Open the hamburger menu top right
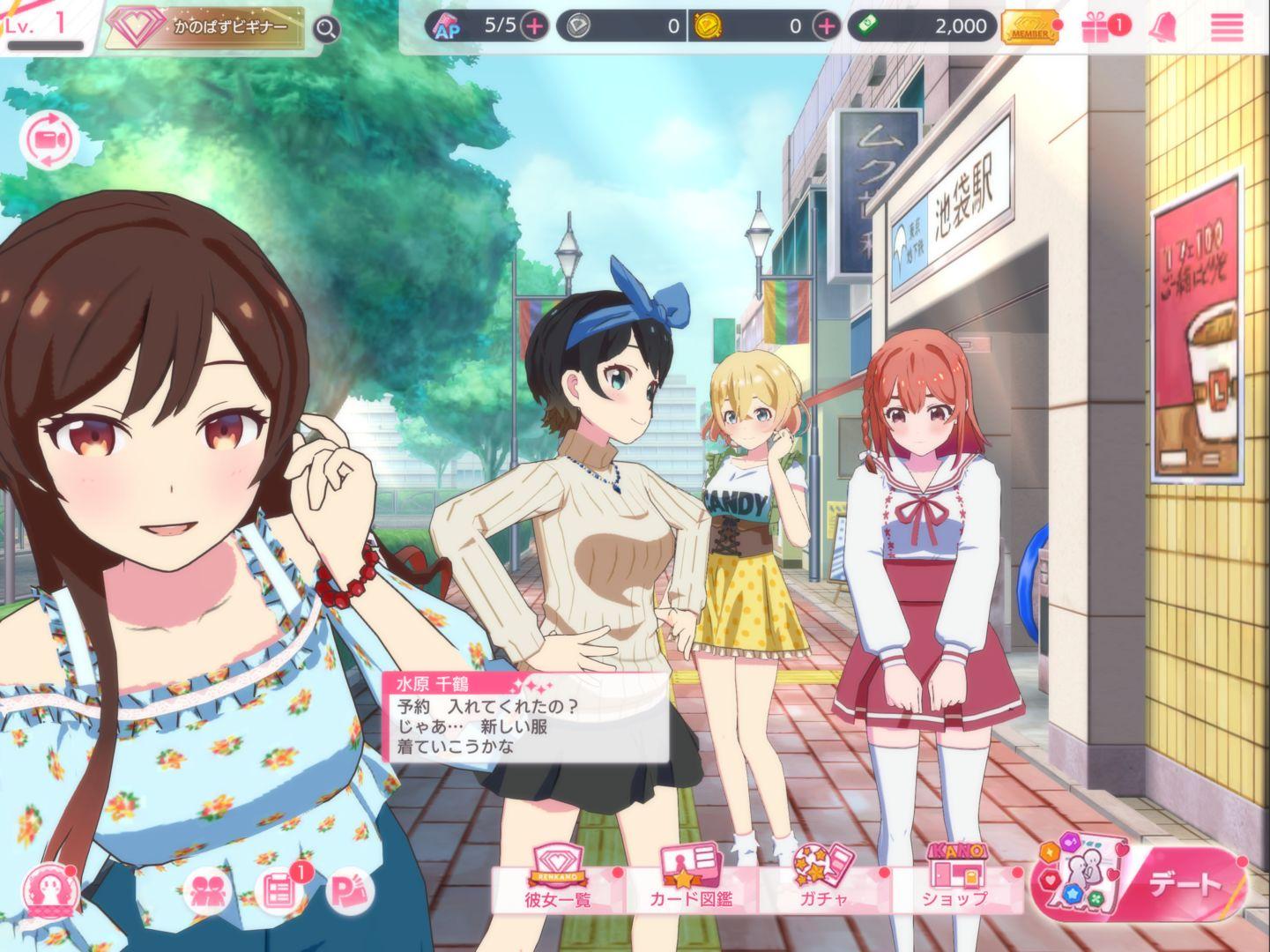The width and height of the screenshot is (1270, 952). coord(1226,27)
